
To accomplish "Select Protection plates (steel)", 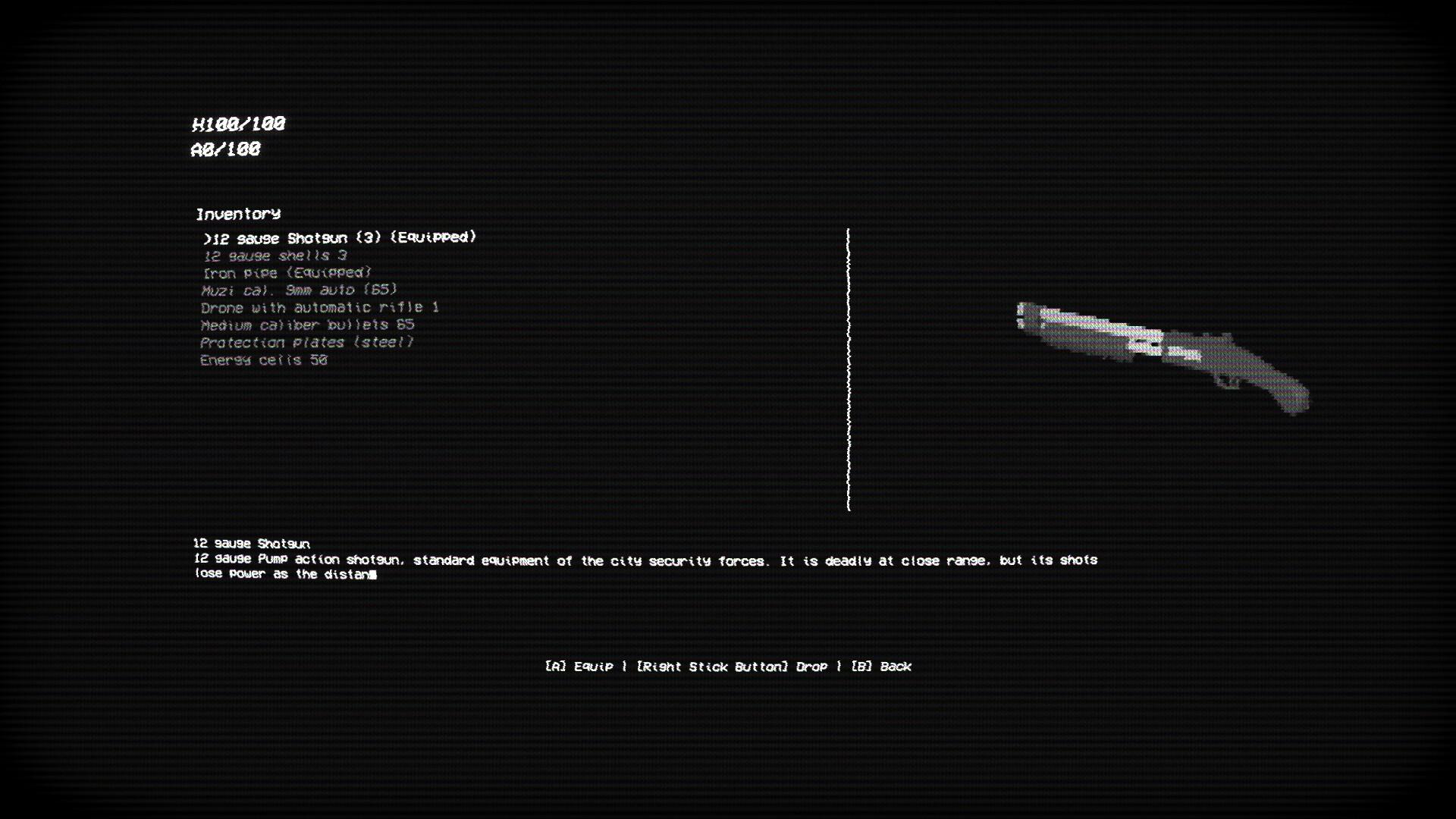I will [x=306, y=342].
